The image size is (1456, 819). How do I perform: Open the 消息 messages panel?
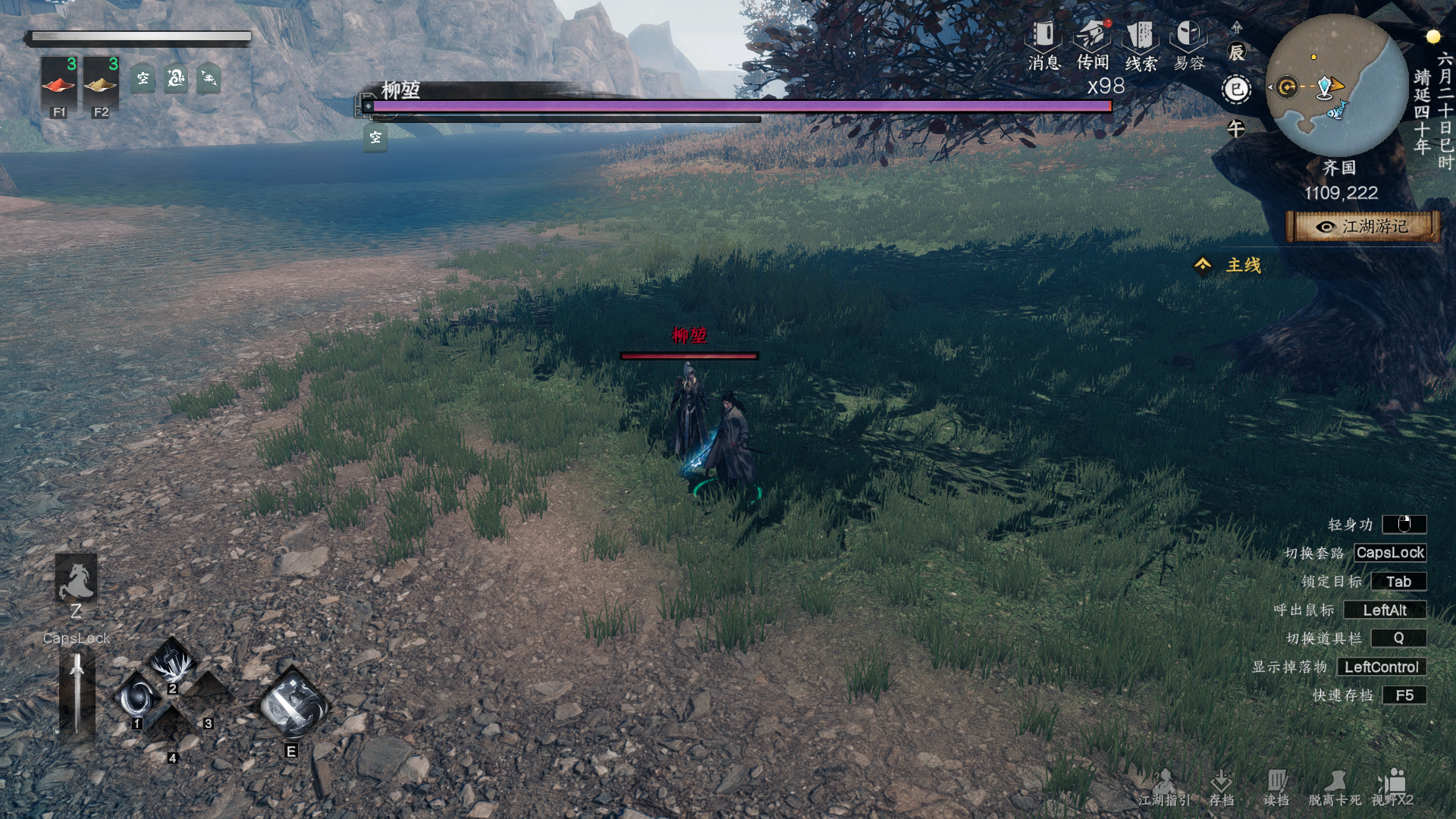click(1043, 45)
